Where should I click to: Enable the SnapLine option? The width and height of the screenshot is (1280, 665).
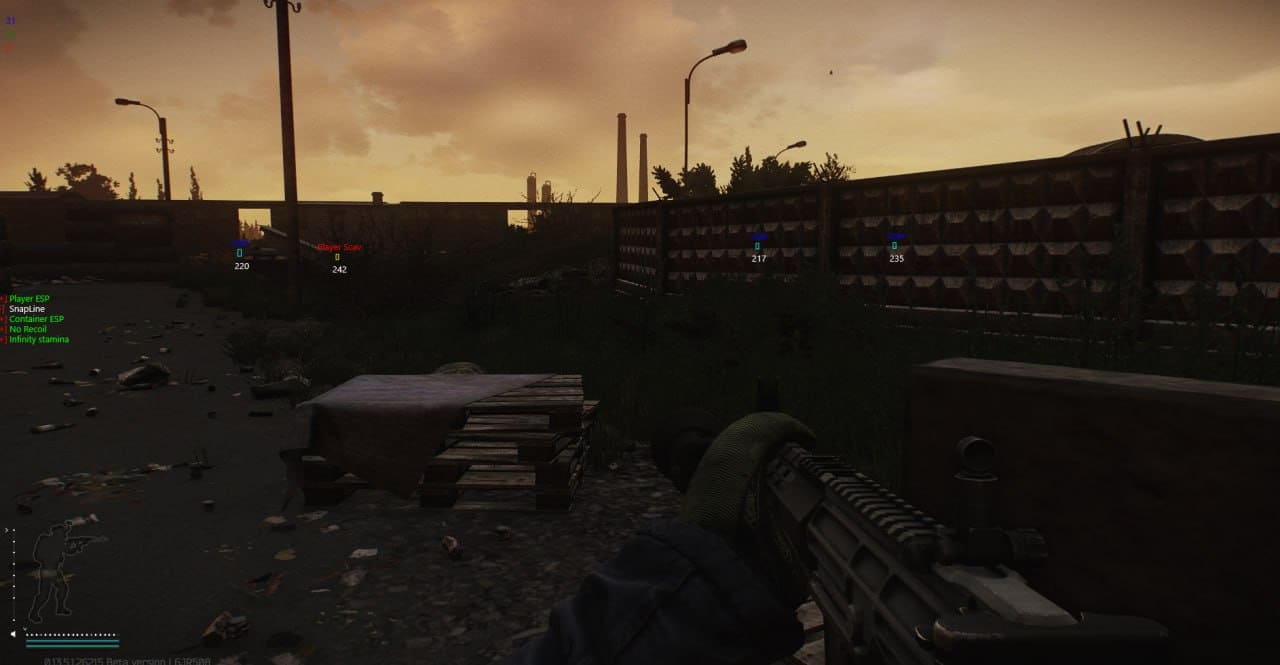click(x=27, y=309)
